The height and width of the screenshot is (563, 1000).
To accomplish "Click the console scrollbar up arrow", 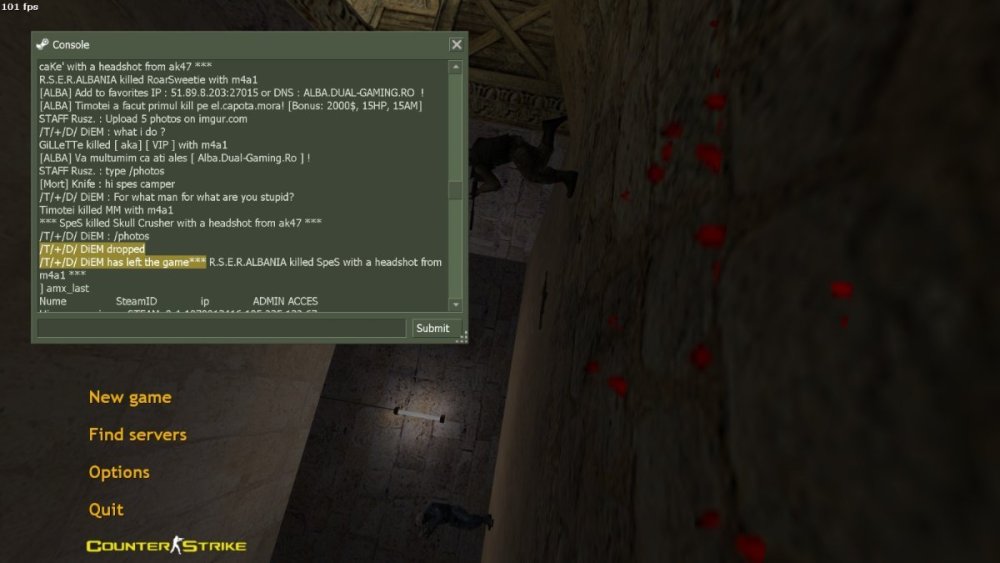I will pyautogui.click(x=456, y=67).
